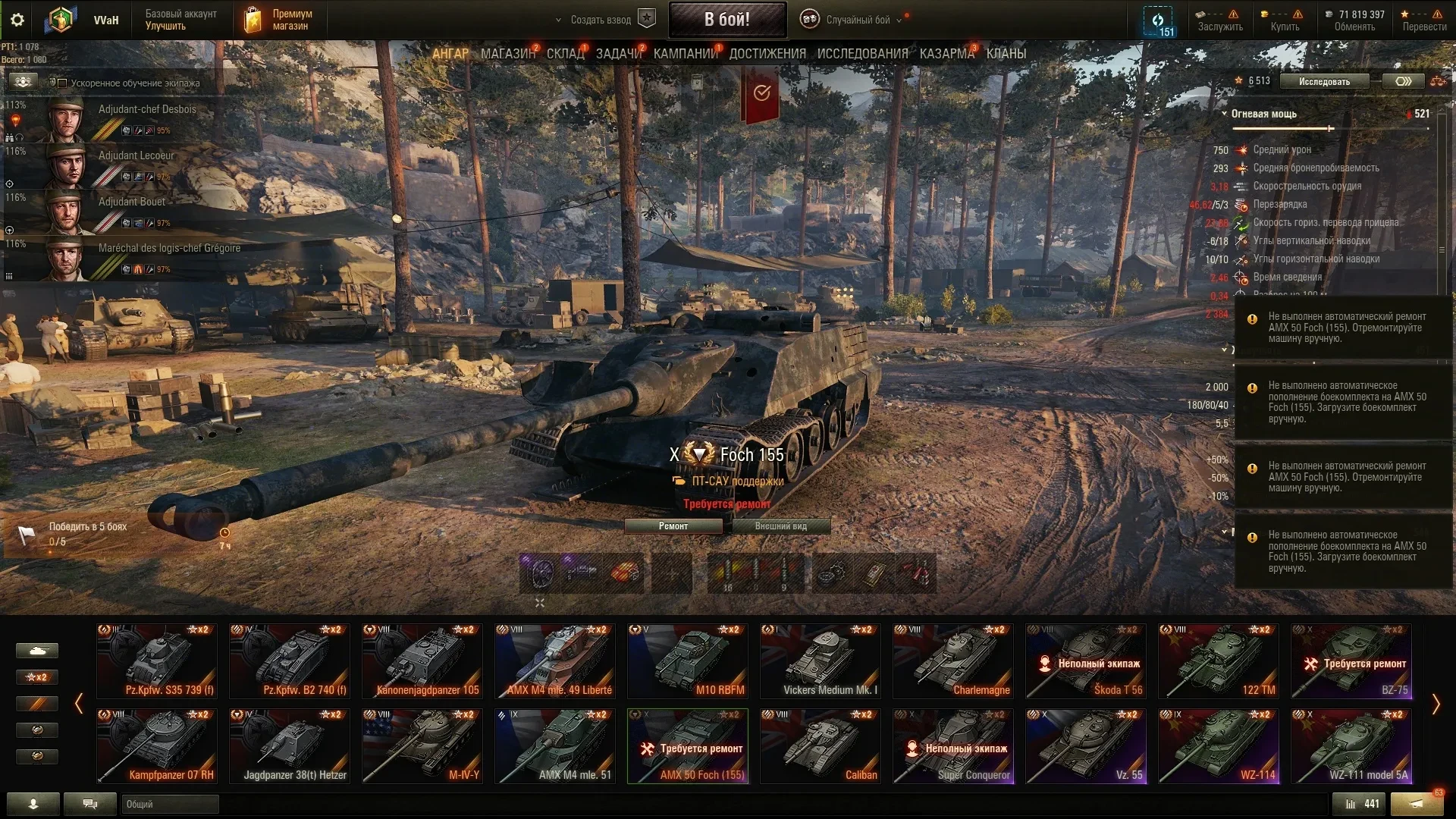Open the Внешний вид customization
Viewport: 1456px width, 819px height.
click(x=781, y=526)
